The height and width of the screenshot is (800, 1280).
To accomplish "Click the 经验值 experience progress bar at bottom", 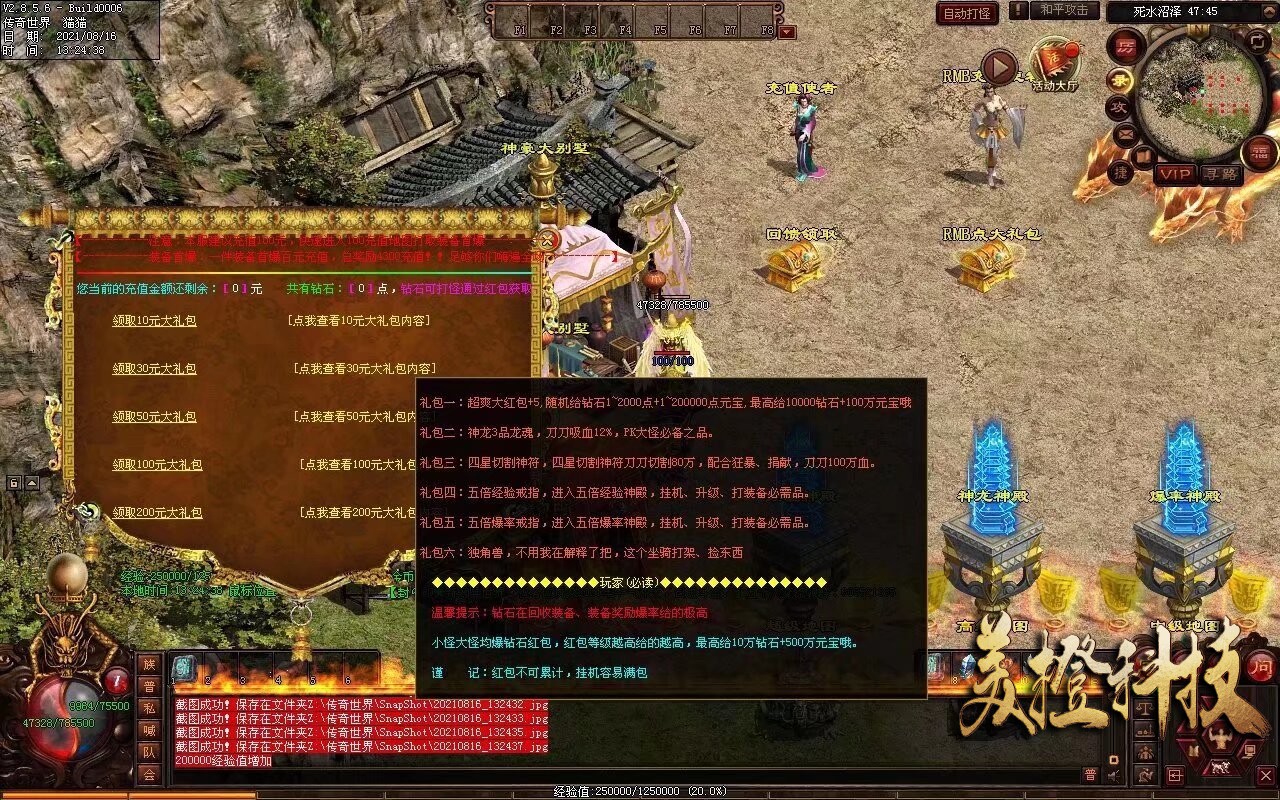I will (x=650, y=788).
